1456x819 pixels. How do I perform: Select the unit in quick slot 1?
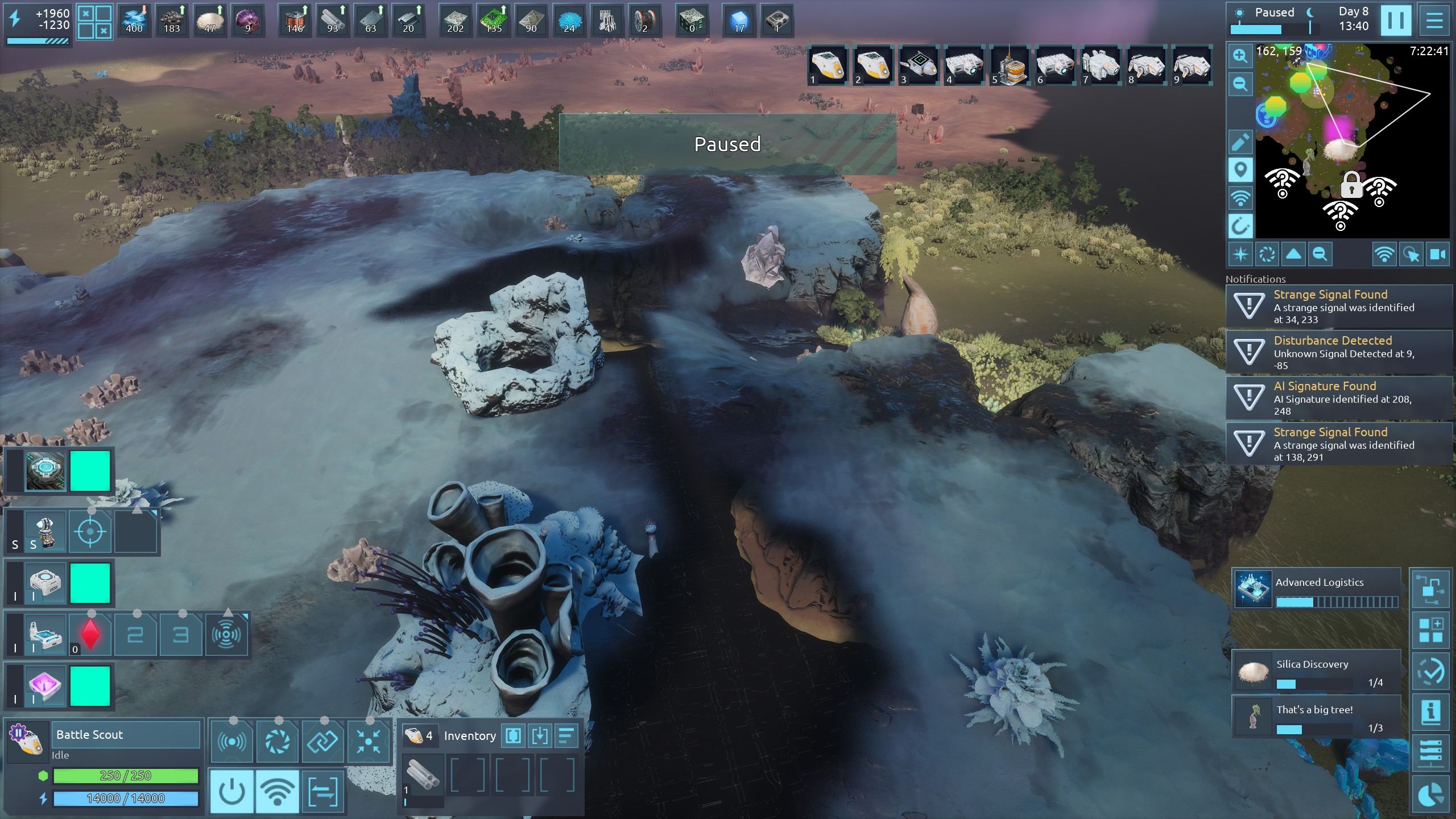828,65
